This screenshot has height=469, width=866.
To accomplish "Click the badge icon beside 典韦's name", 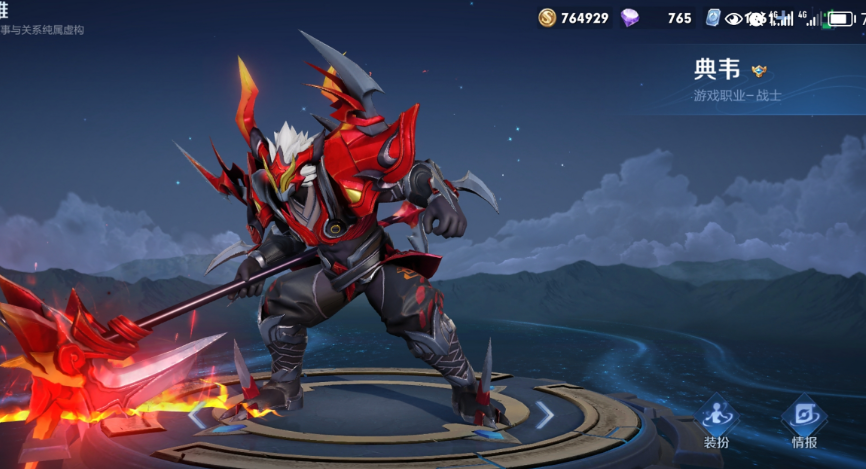I will pos(761,71).
